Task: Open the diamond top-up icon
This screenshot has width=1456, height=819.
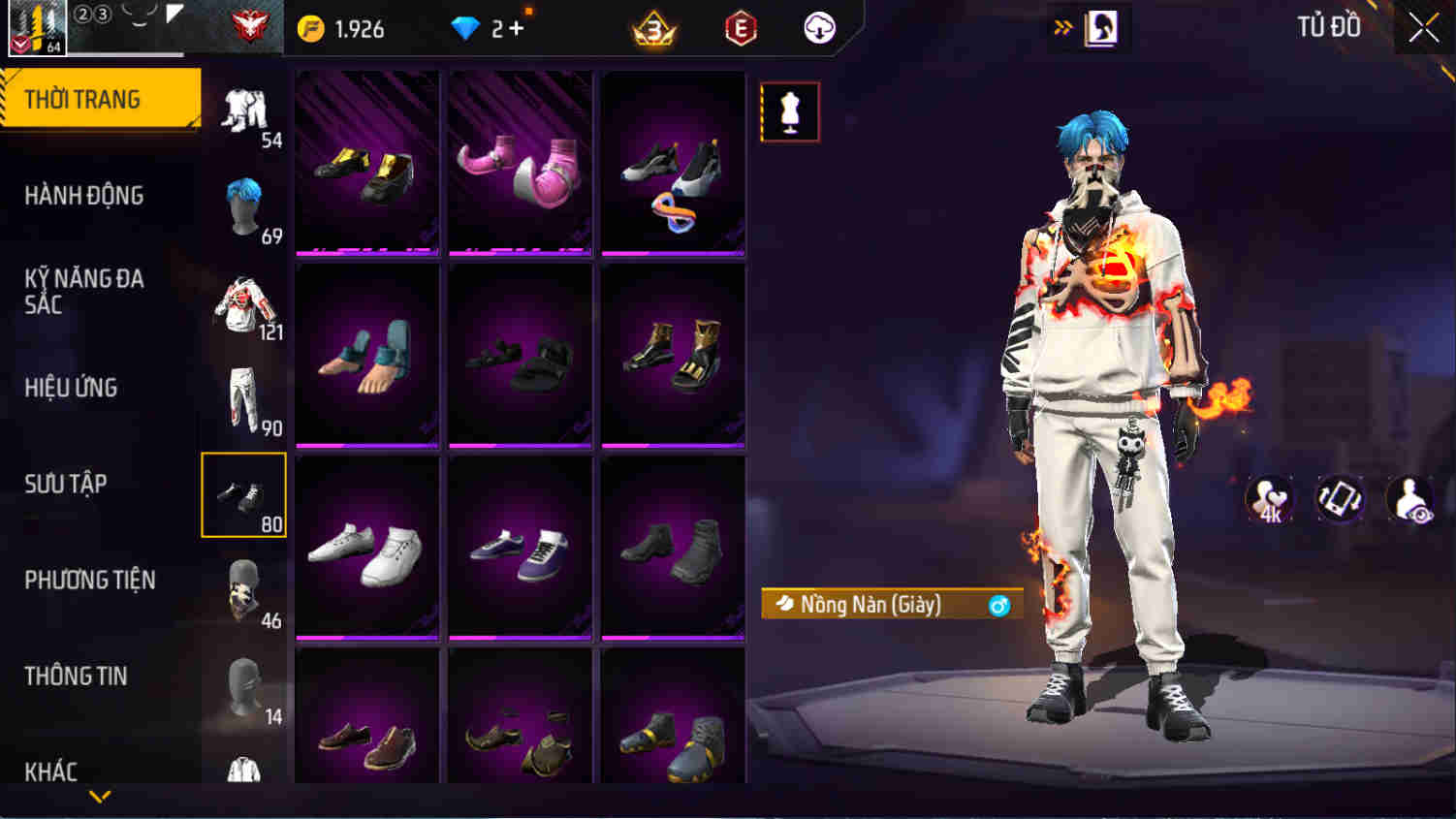Action: click(466, 28)
